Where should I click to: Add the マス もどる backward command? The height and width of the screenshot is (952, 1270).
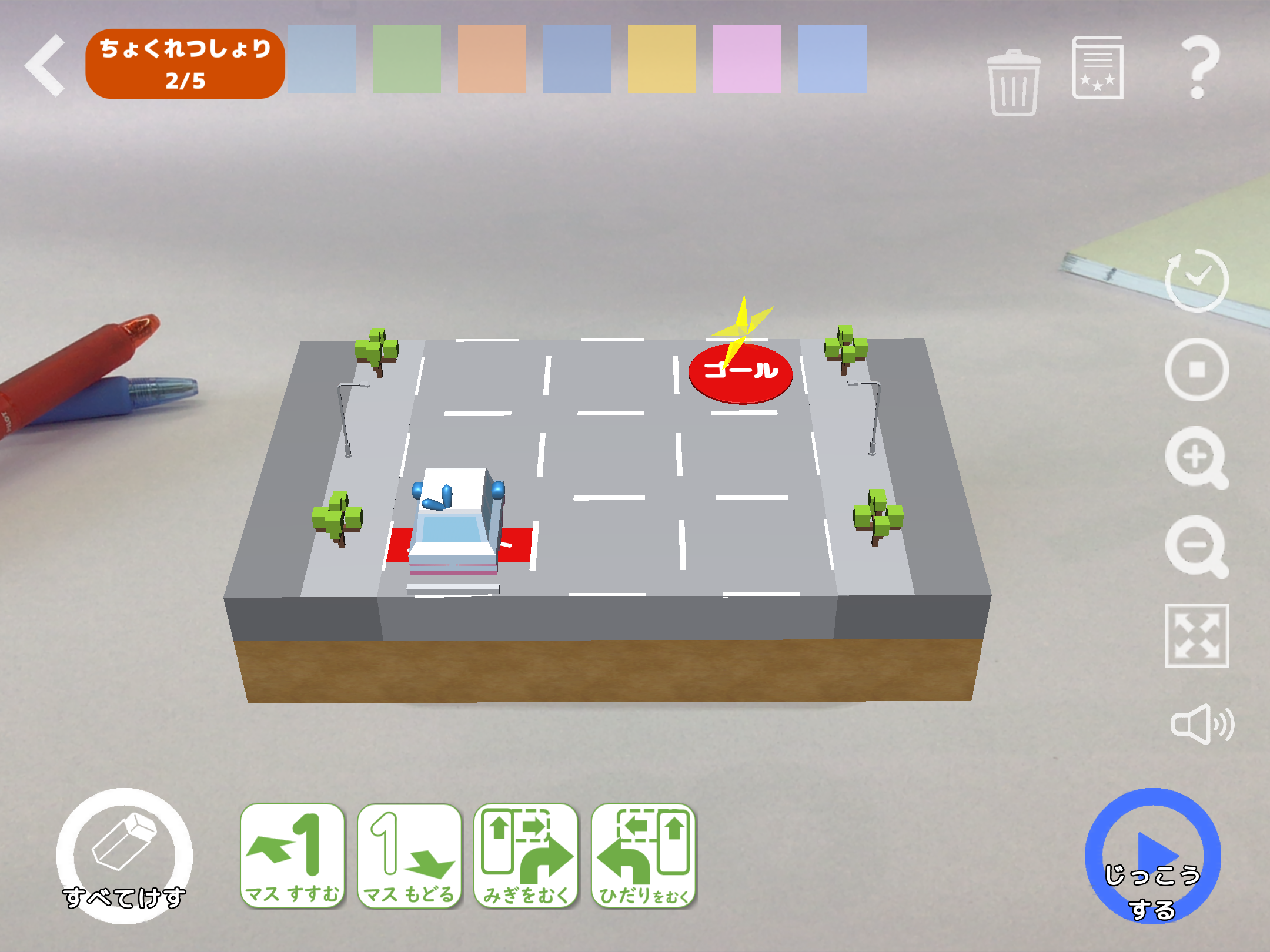pos(409,856)
